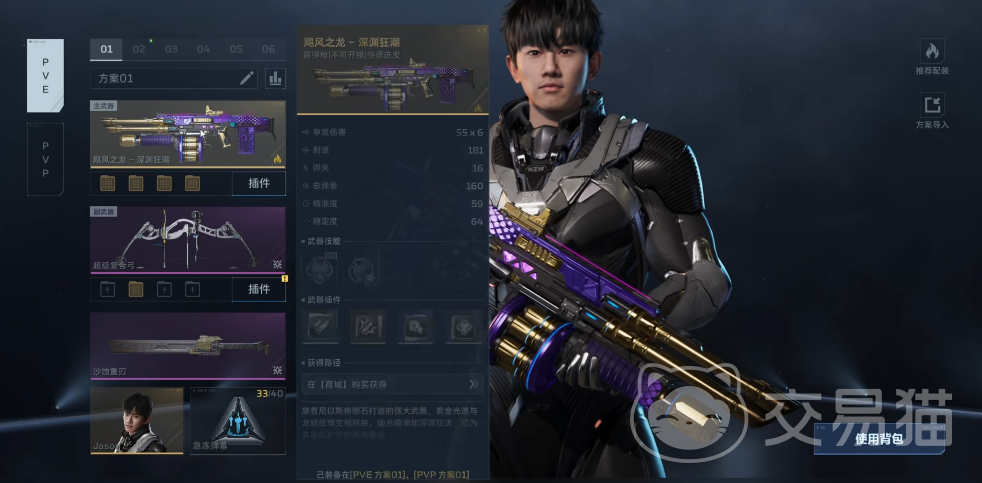Click the 方案导入 import button
The width and height of the screenshot is (982, 483).
click(x=932, y=112)
